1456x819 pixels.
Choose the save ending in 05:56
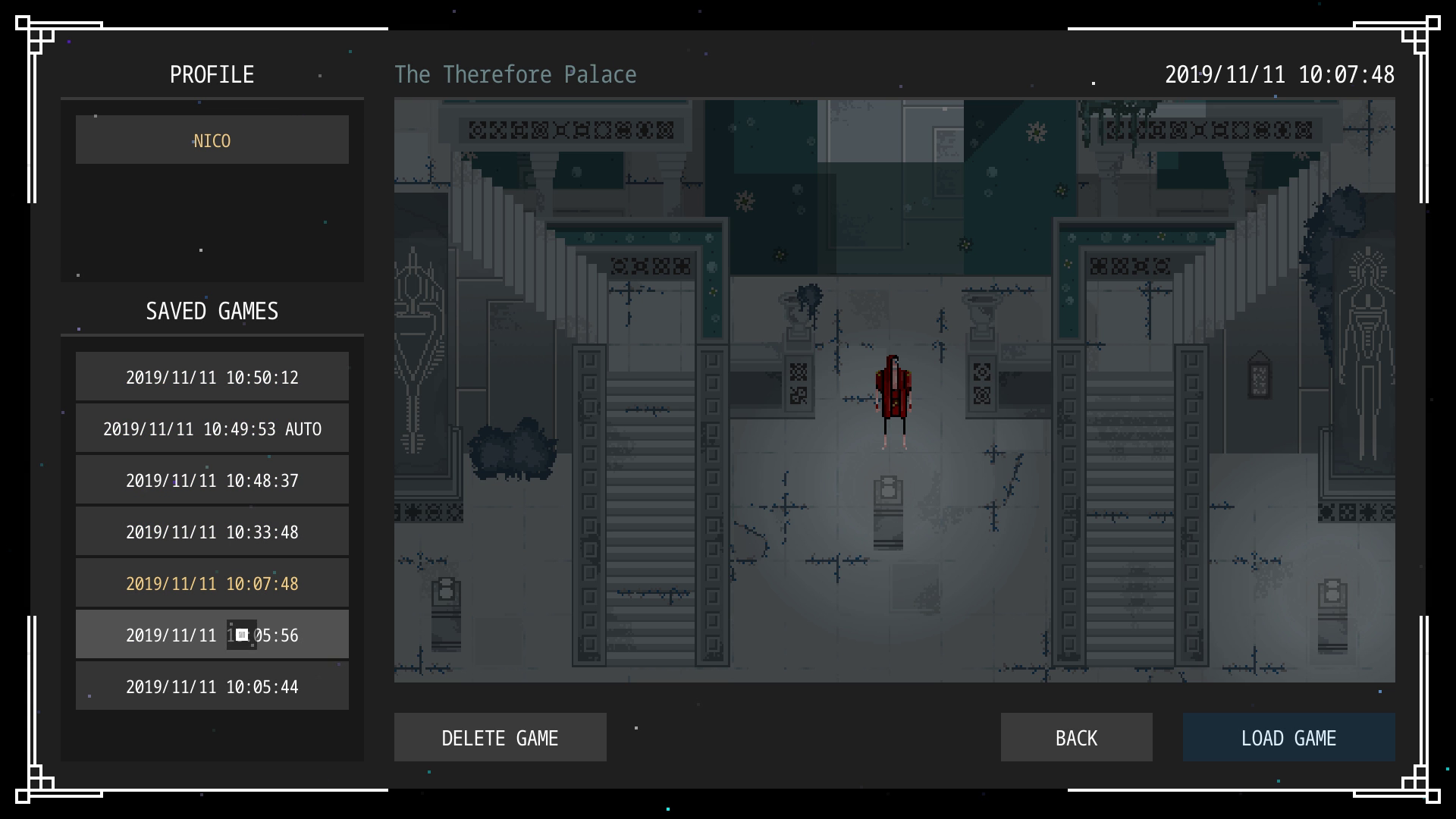click(212, 635)
